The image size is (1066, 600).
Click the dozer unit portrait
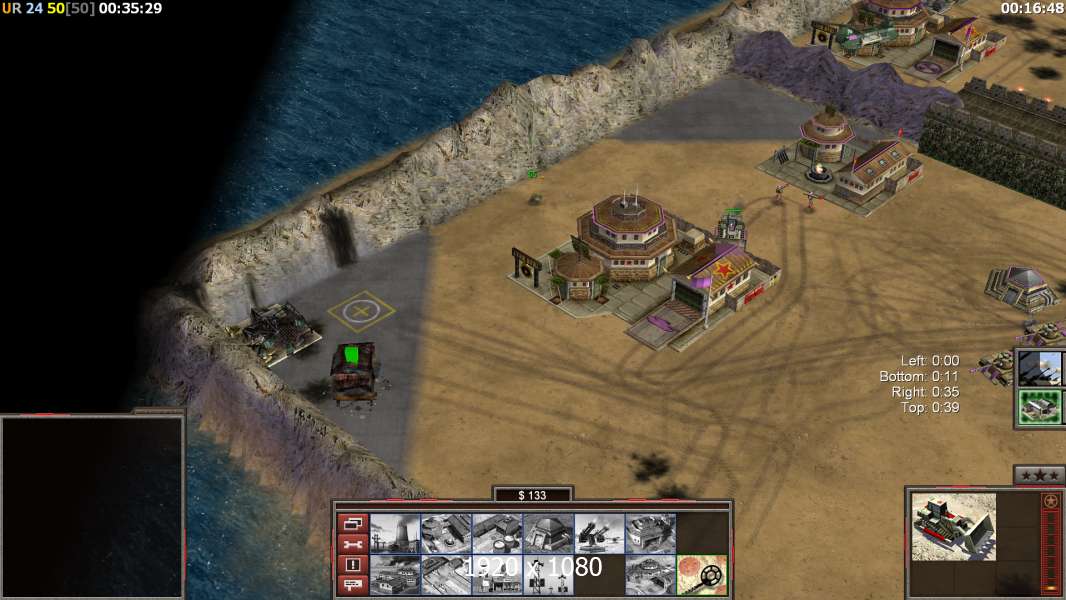click(953, 526)
